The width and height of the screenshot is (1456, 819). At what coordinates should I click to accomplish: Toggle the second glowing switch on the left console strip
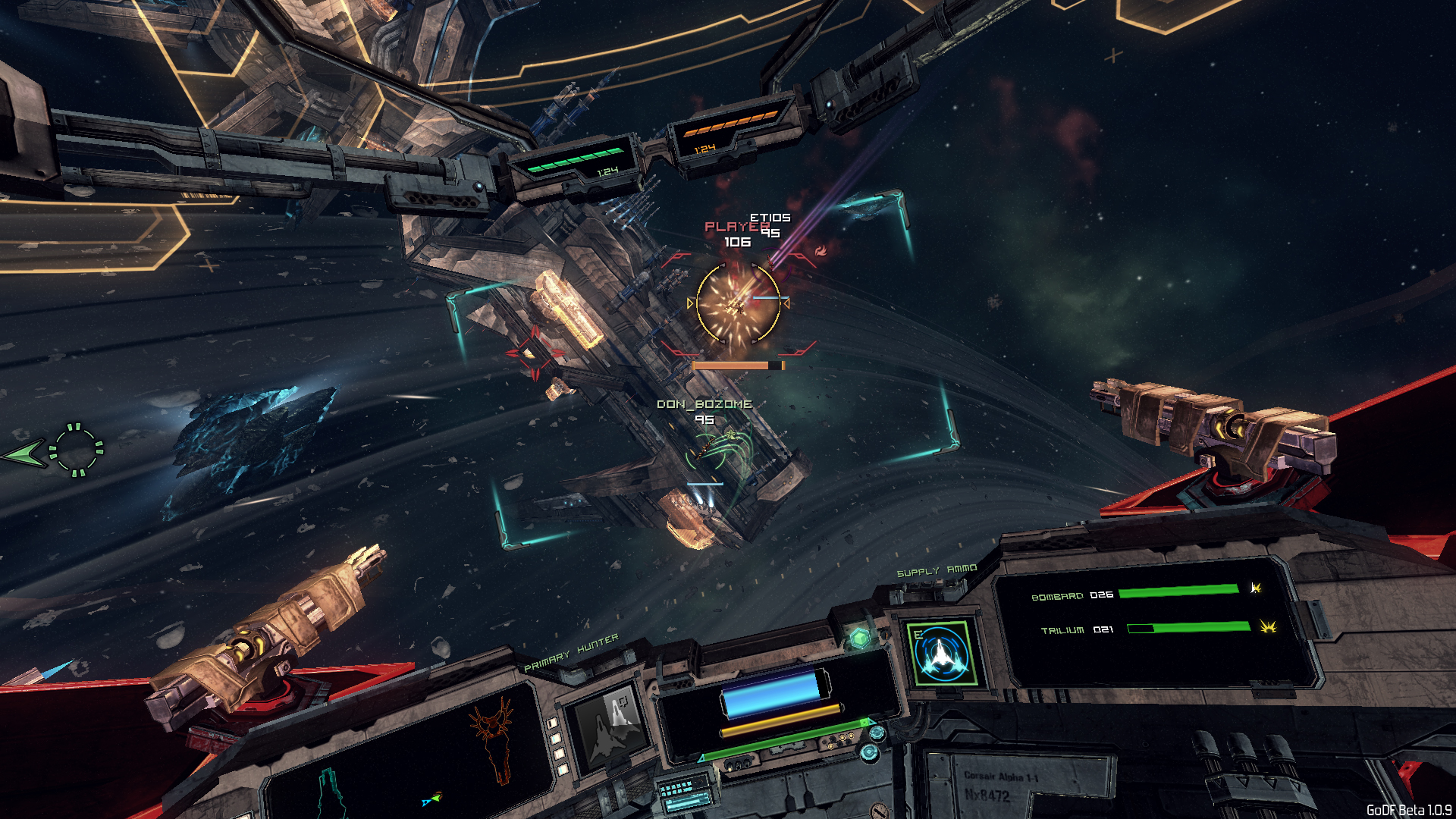[x=555, y=737]
